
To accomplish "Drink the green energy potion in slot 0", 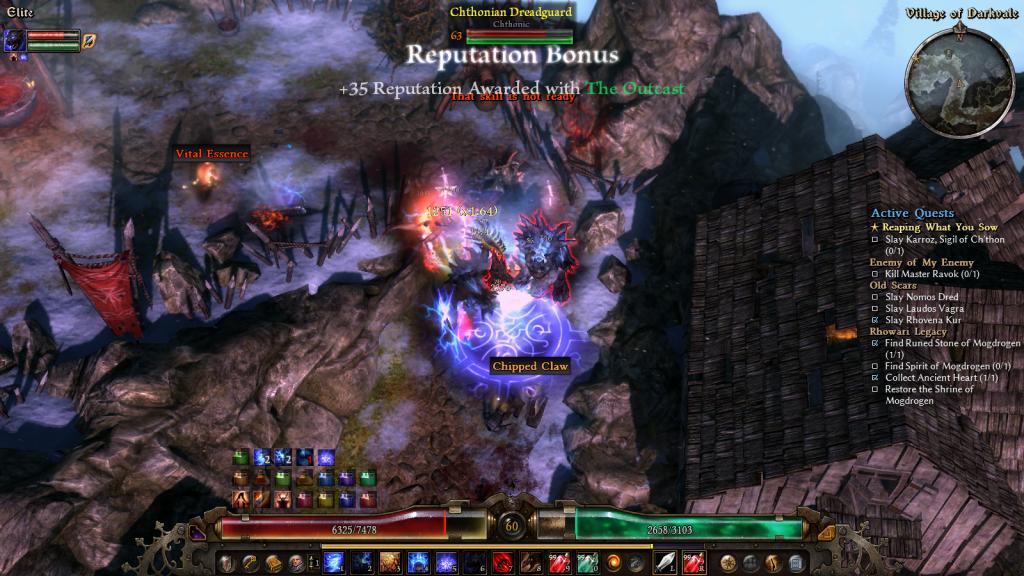I will (585, 562).
